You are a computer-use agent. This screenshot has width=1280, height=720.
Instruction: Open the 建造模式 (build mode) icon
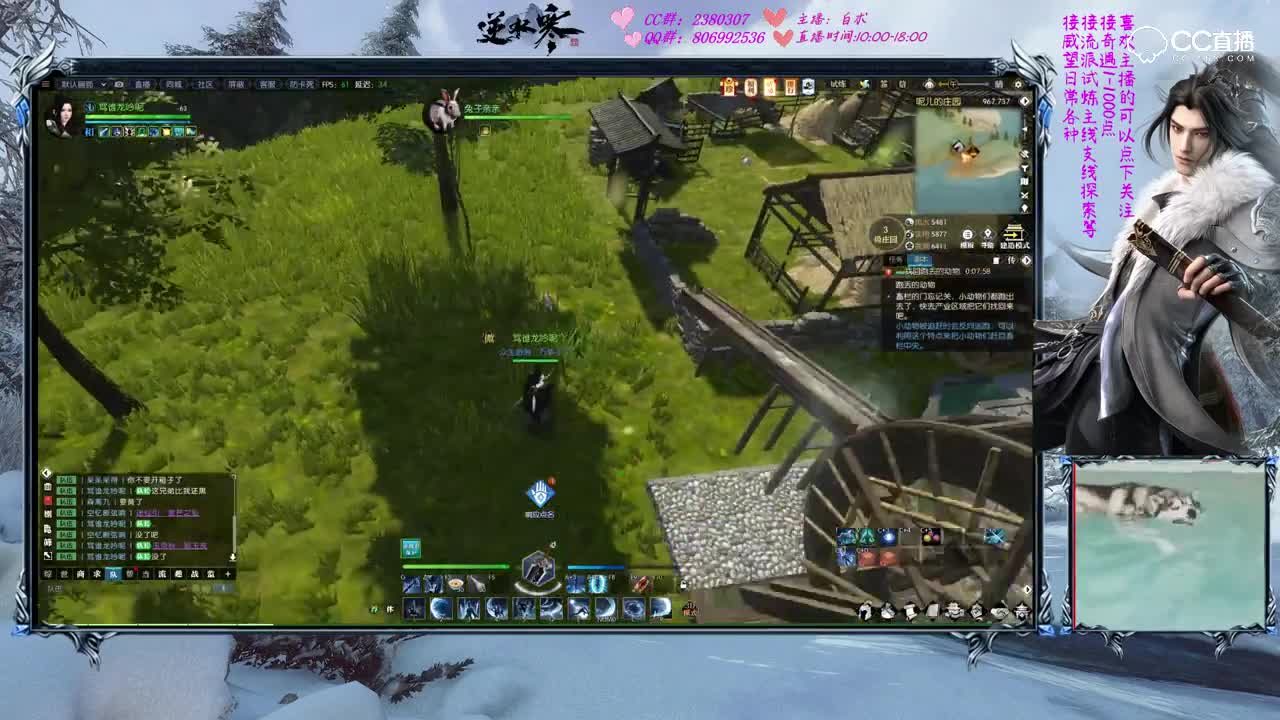coord(1013,236)
